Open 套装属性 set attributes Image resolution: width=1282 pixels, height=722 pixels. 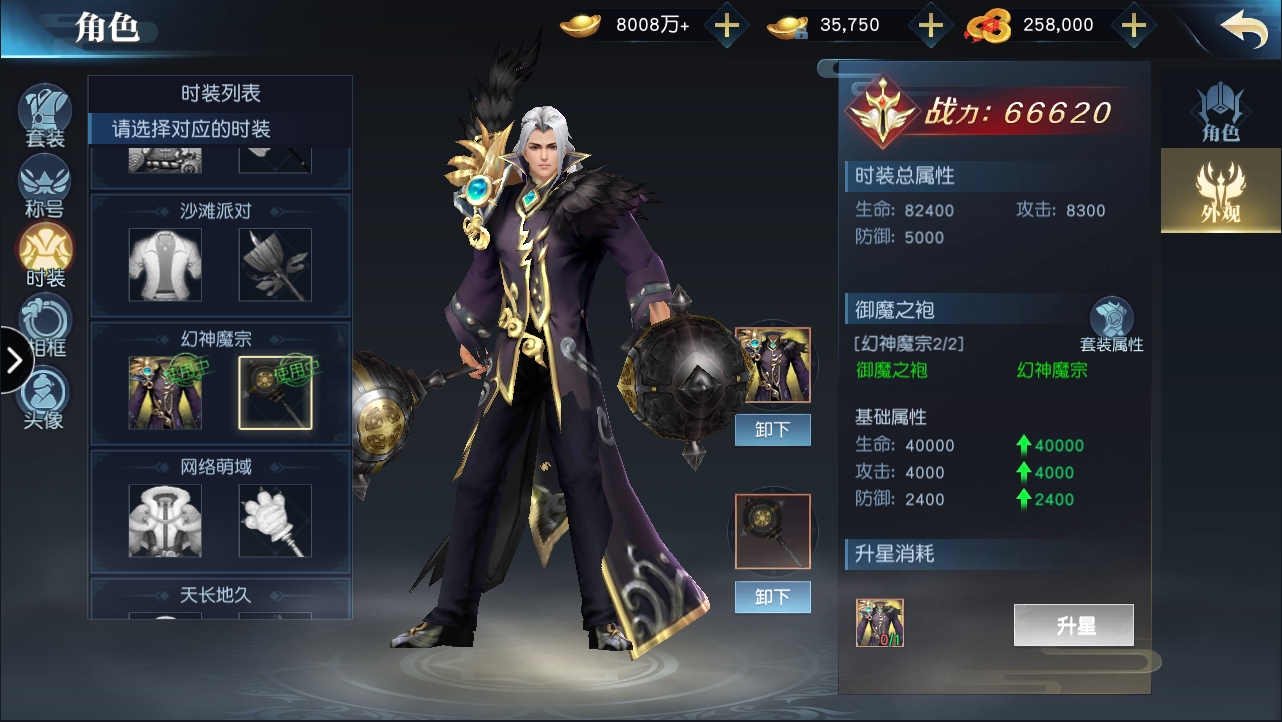pos(1111,325)
